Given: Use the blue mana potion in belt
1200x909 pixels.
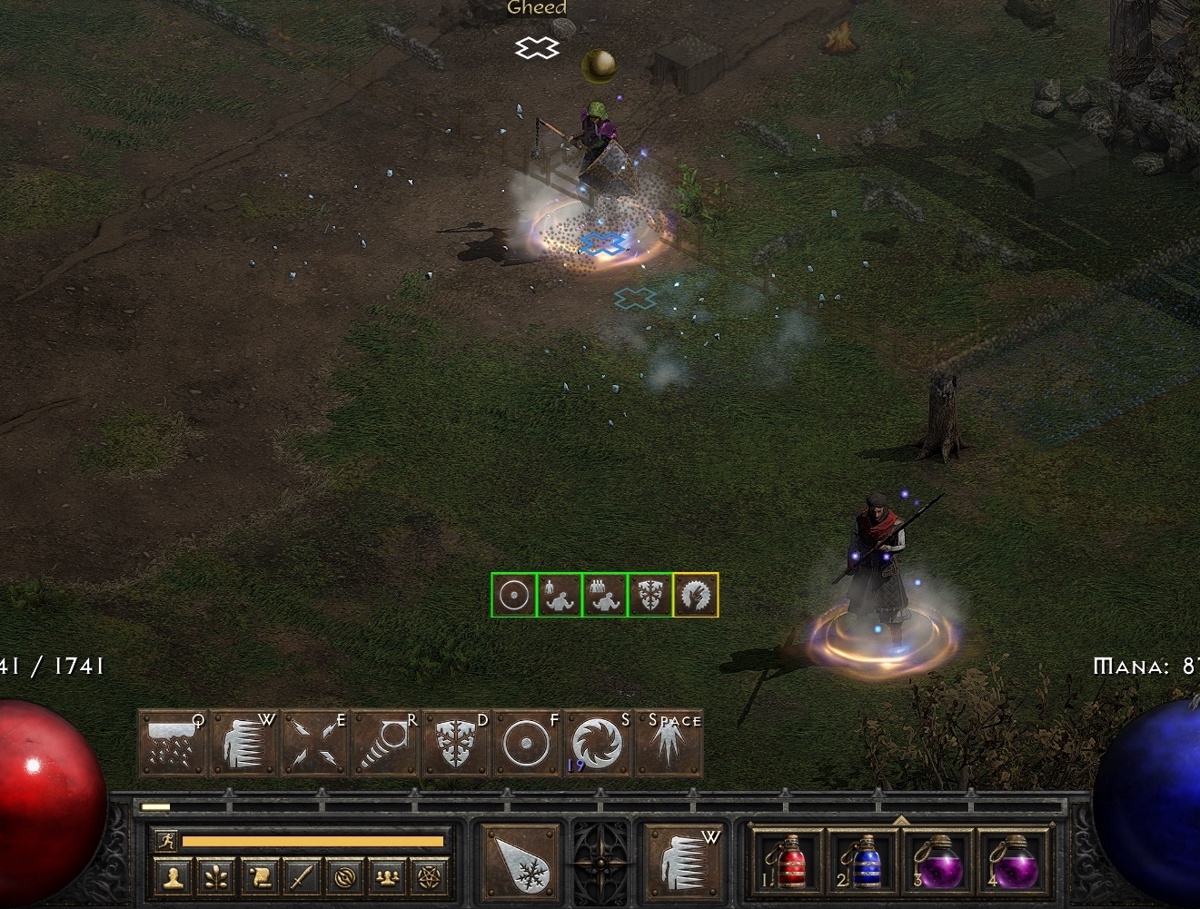Looking at the screenshot, I should point(864,862).
